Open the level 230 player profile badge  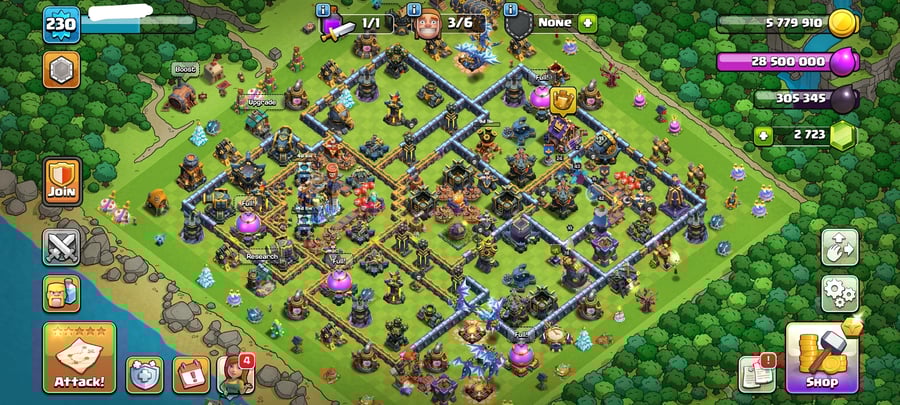tap(61, 24)
